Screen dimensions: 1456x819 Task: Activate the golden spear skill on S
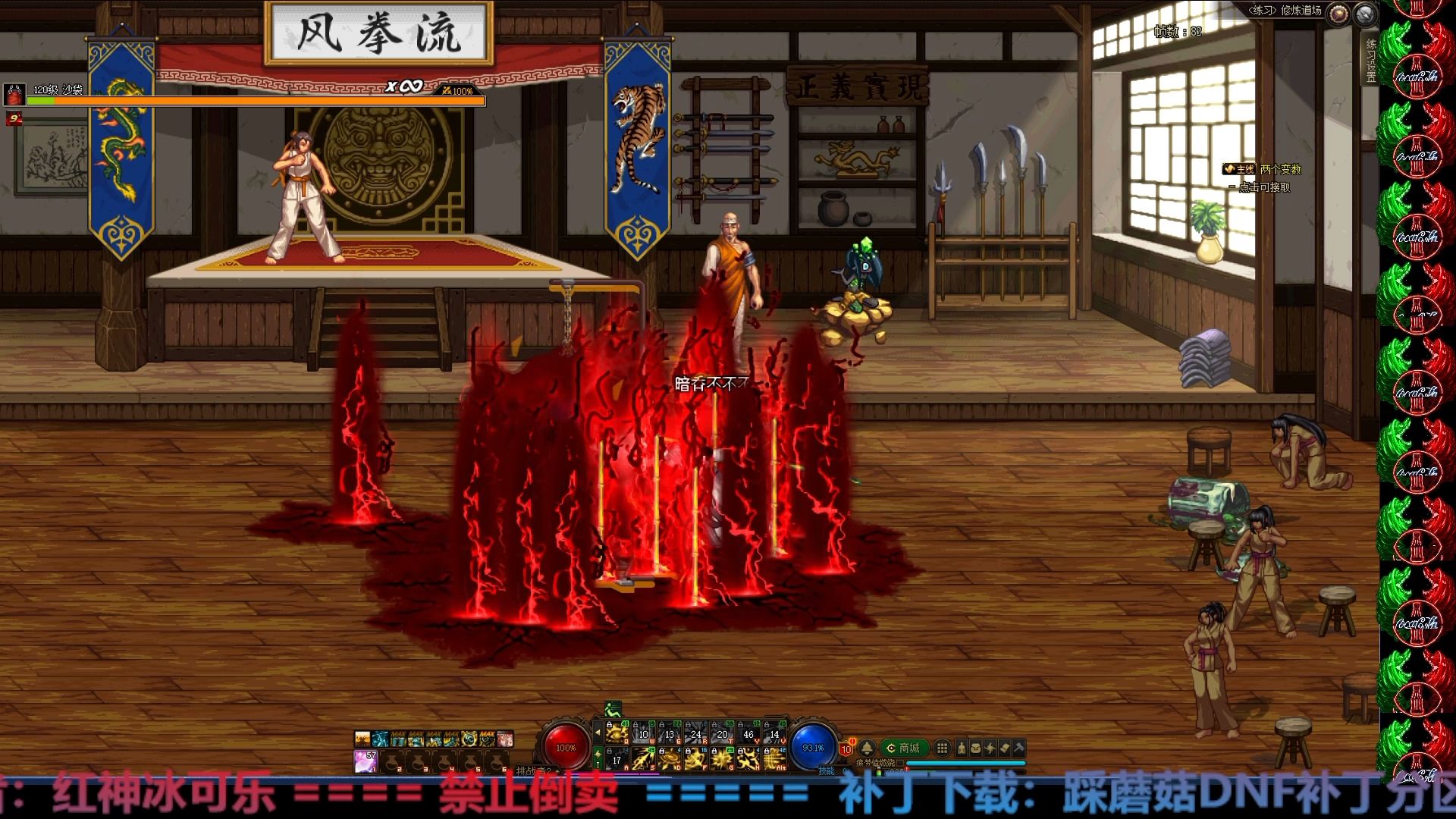(x=644, y=758)
